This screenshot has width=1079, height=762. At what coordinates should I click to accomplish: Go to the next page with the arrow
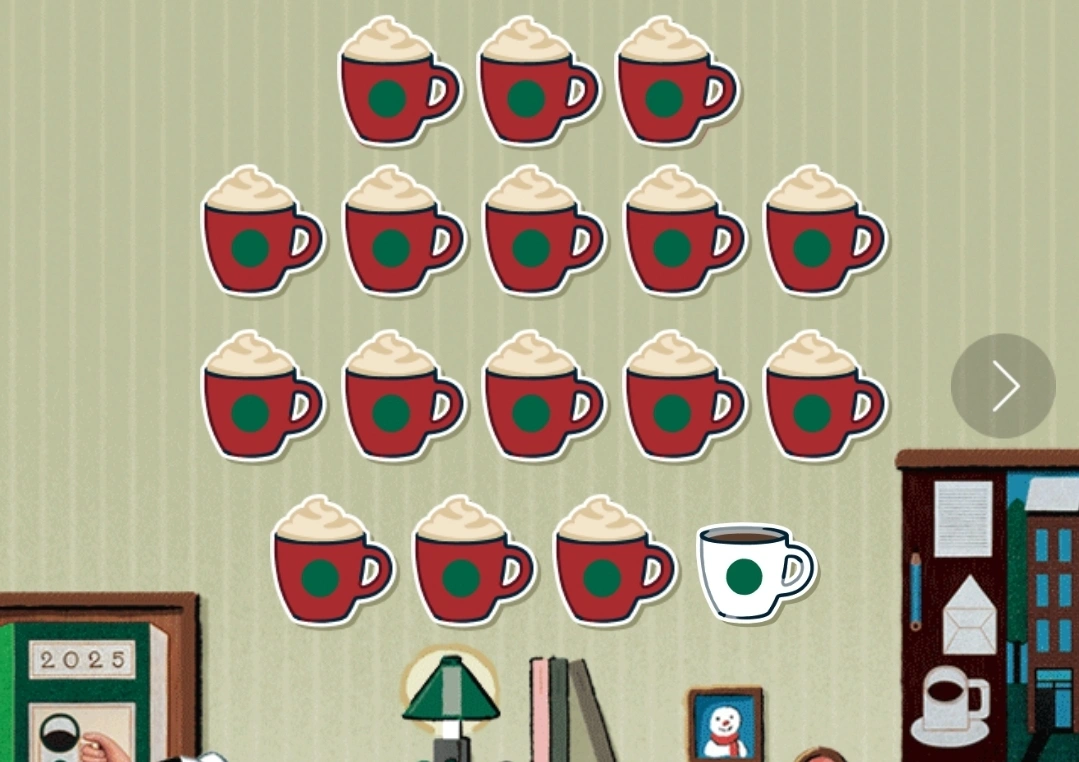pyautogui.click(x=1003, y=386)
